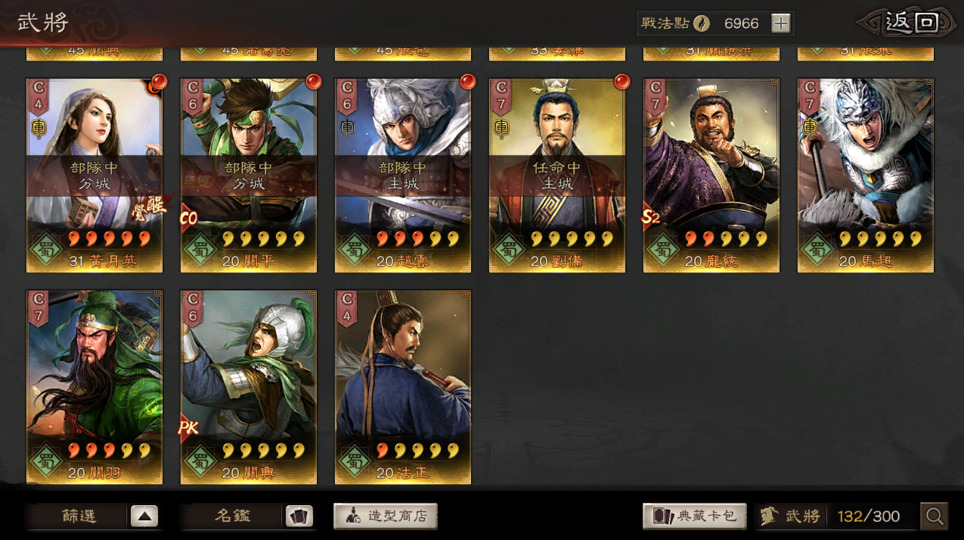View the 龐統 general card
This screenshot has height=540, width=964.
coord(711,175)
